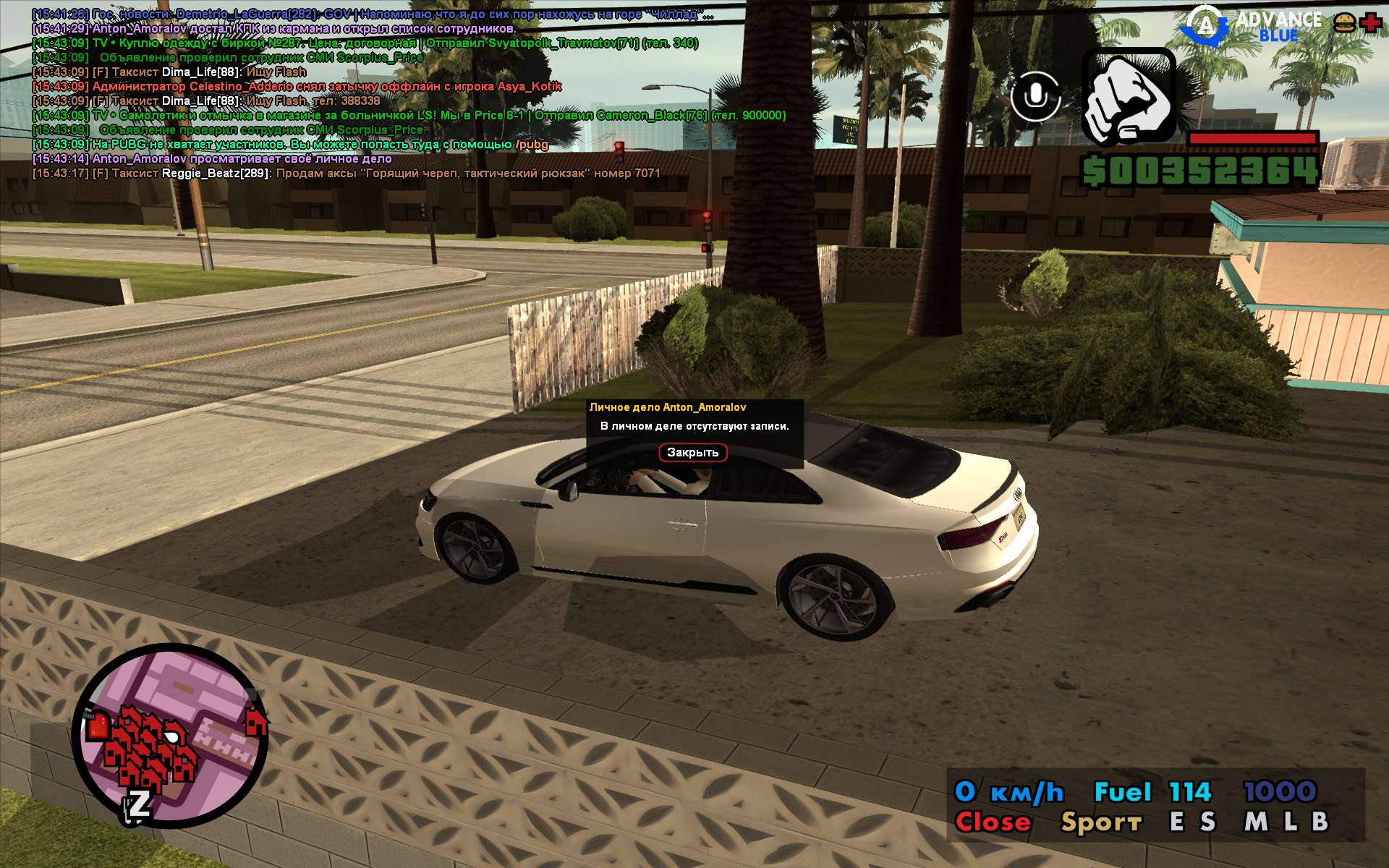The height and width of the screenshot is (868, 1389).
Task: Click the Advance Blue server logo
Action: point(1252,26)
